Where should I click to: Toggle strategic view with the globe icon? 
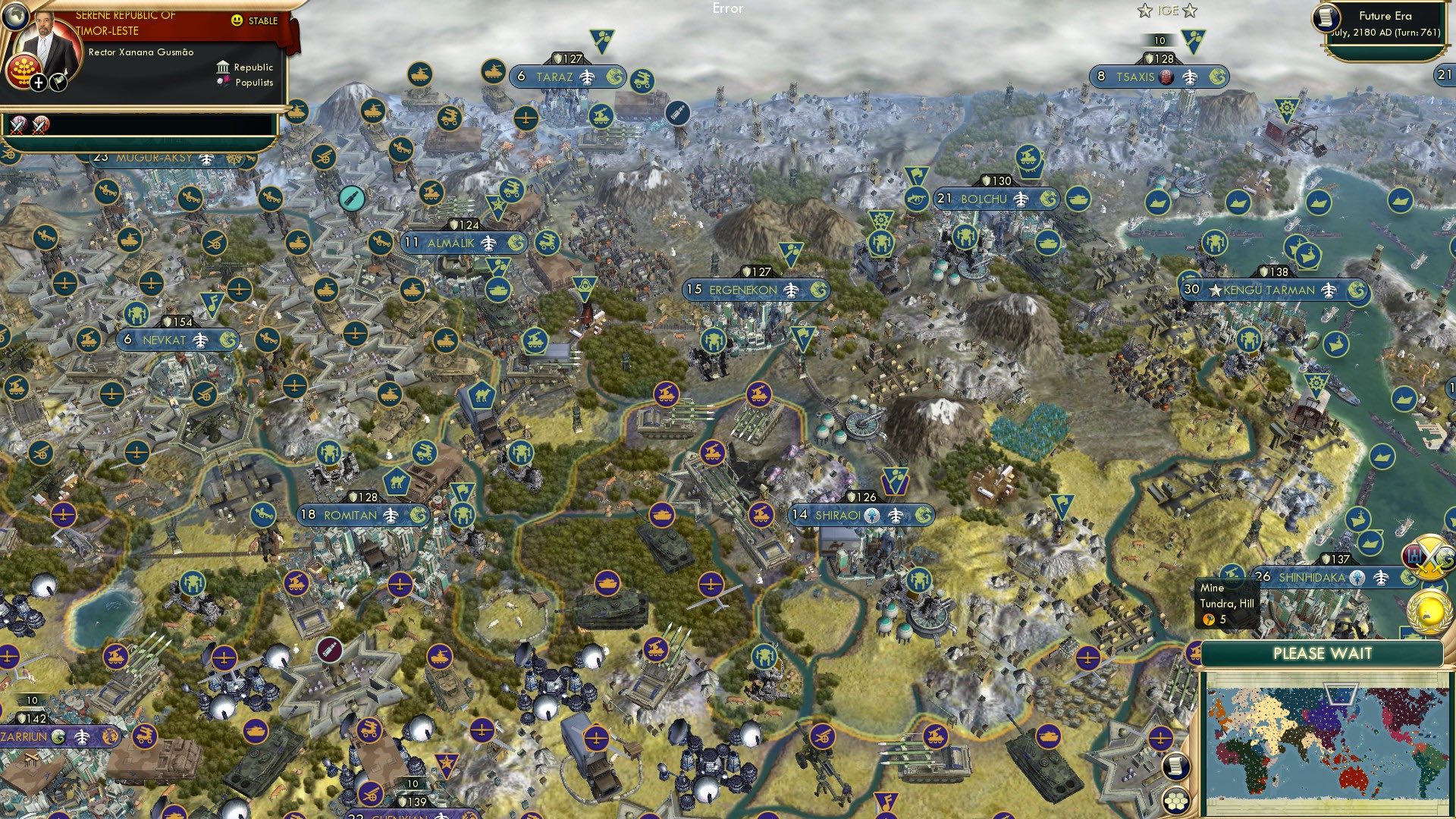point(16,16)
